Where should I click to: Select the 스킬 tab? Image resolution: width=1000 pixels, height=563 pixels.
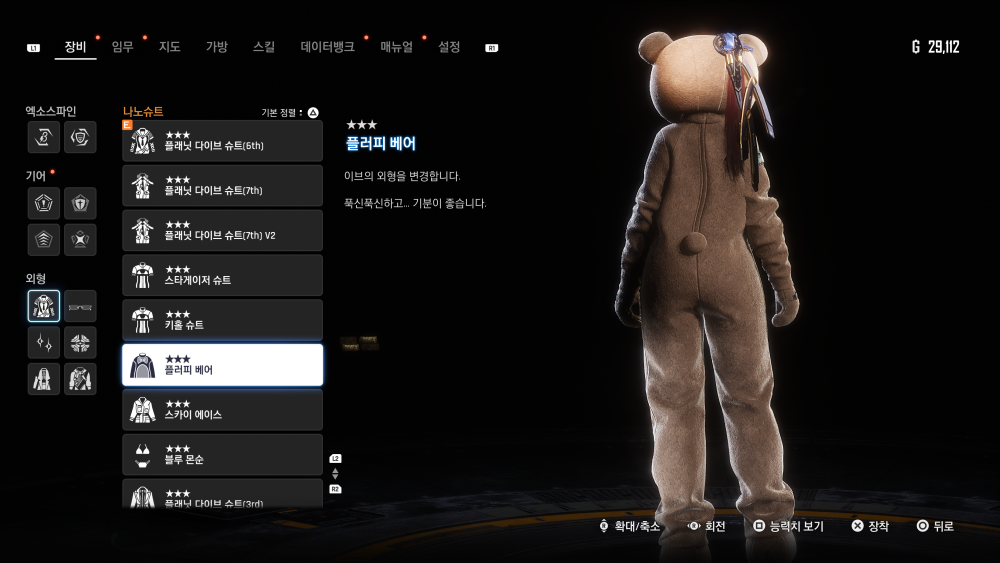pos(264,47)
